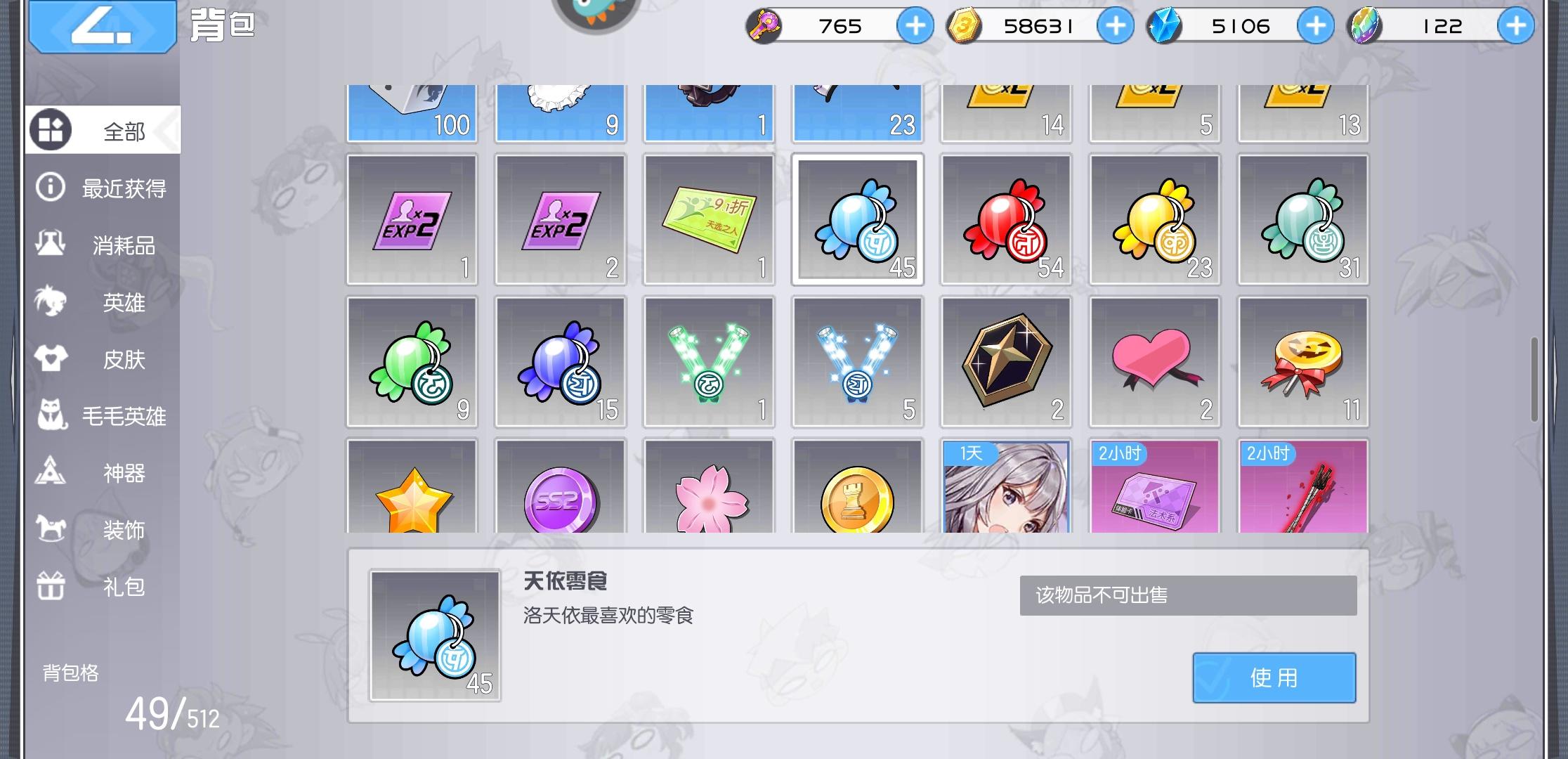Viewport: 1568px width, 759px height.
Task: Open the 皮肤 skins category
Action: click(x=104, y=359)
